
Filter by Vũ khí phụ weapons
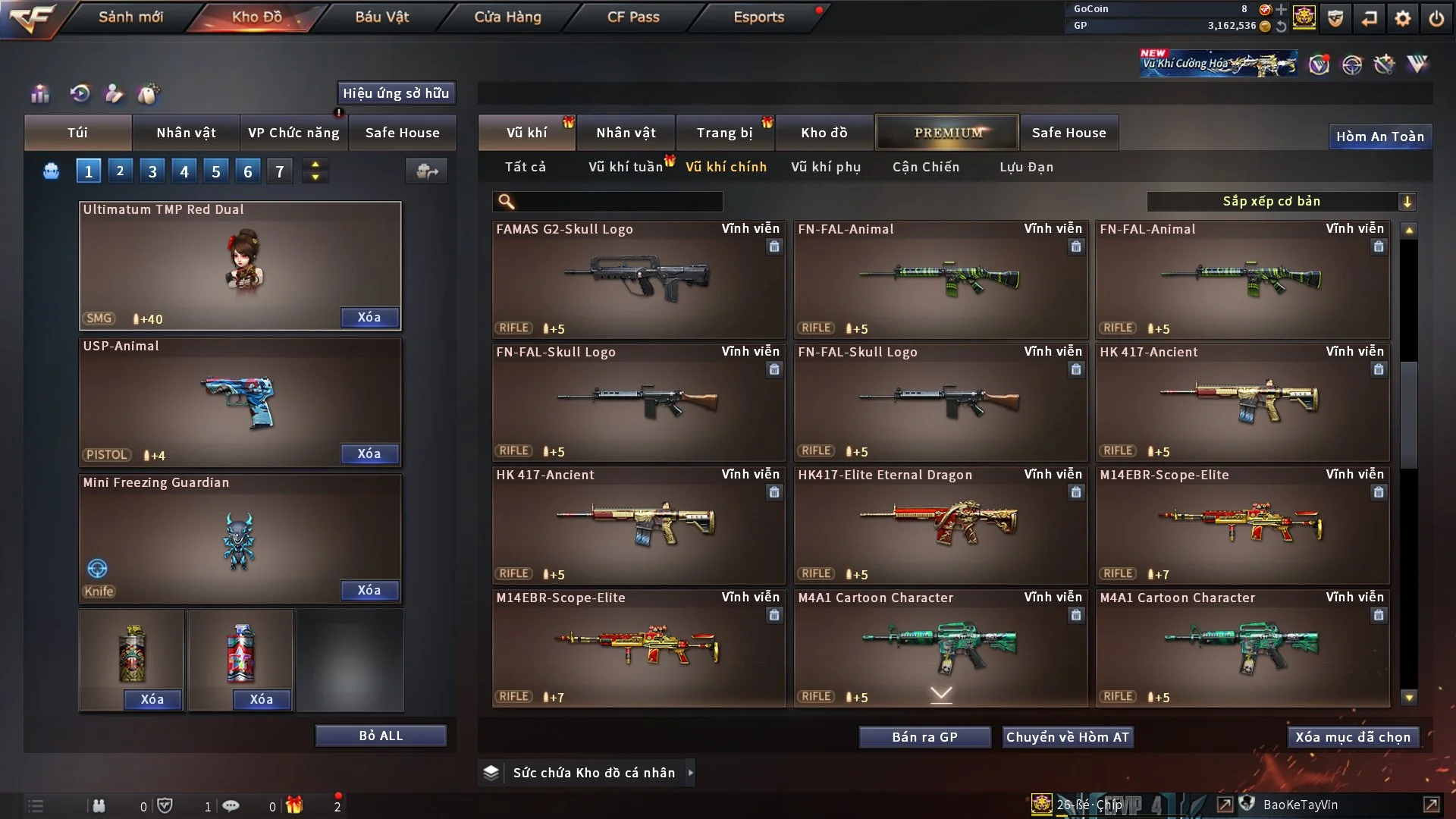click(x=825, y=167)
